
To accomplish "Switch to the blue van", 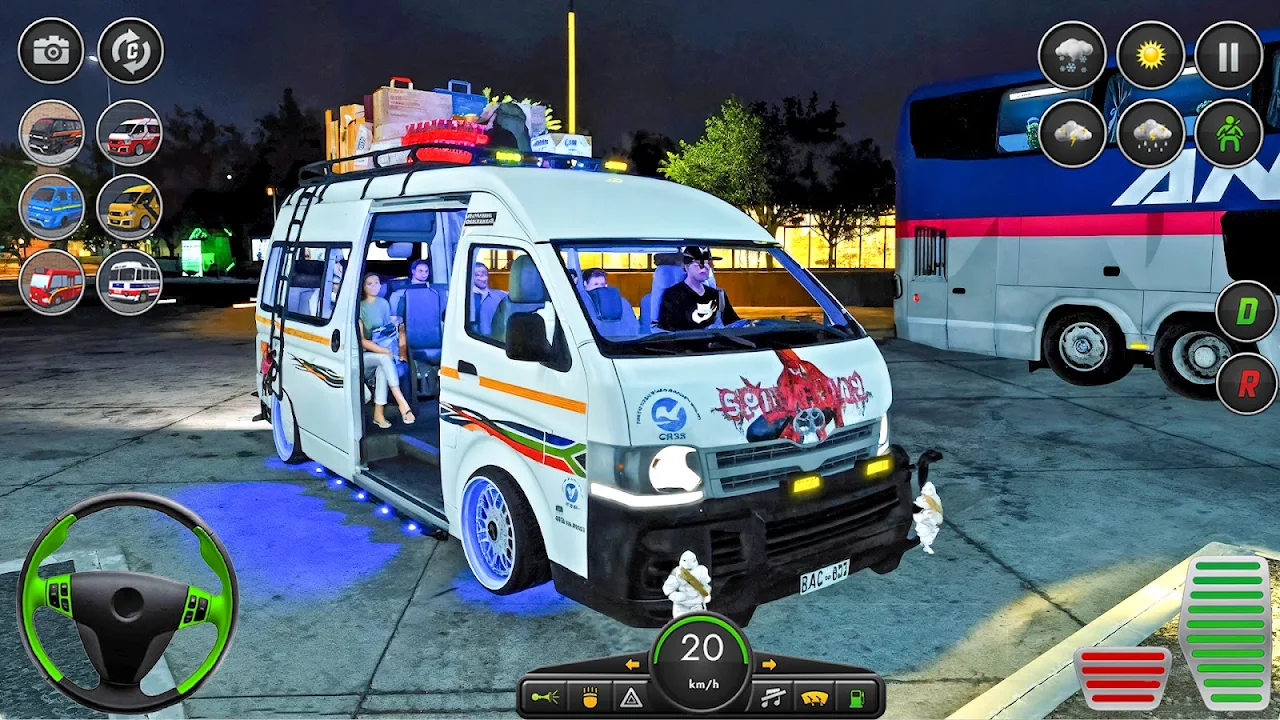I will 51,207.
